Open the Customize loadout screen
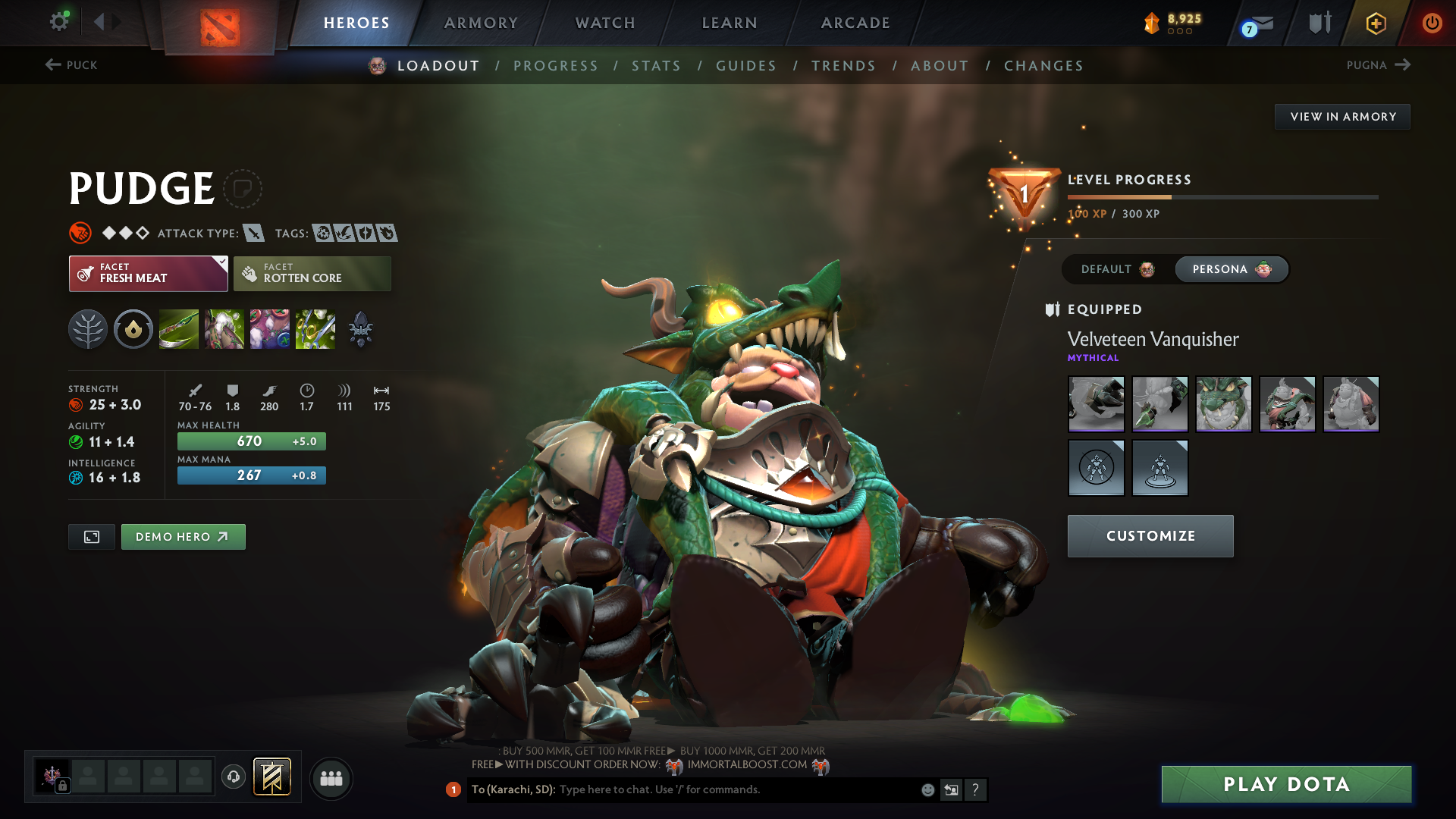 coord(1150,536)
